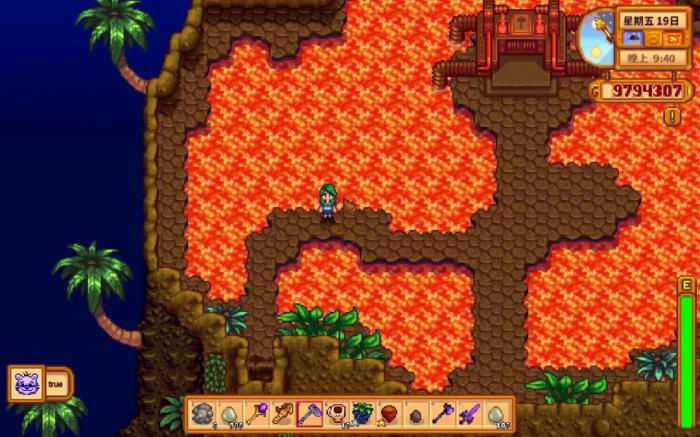Pick the dark grape bunch slot
This screenshot has height=437, width=700.
coord(362,414)
